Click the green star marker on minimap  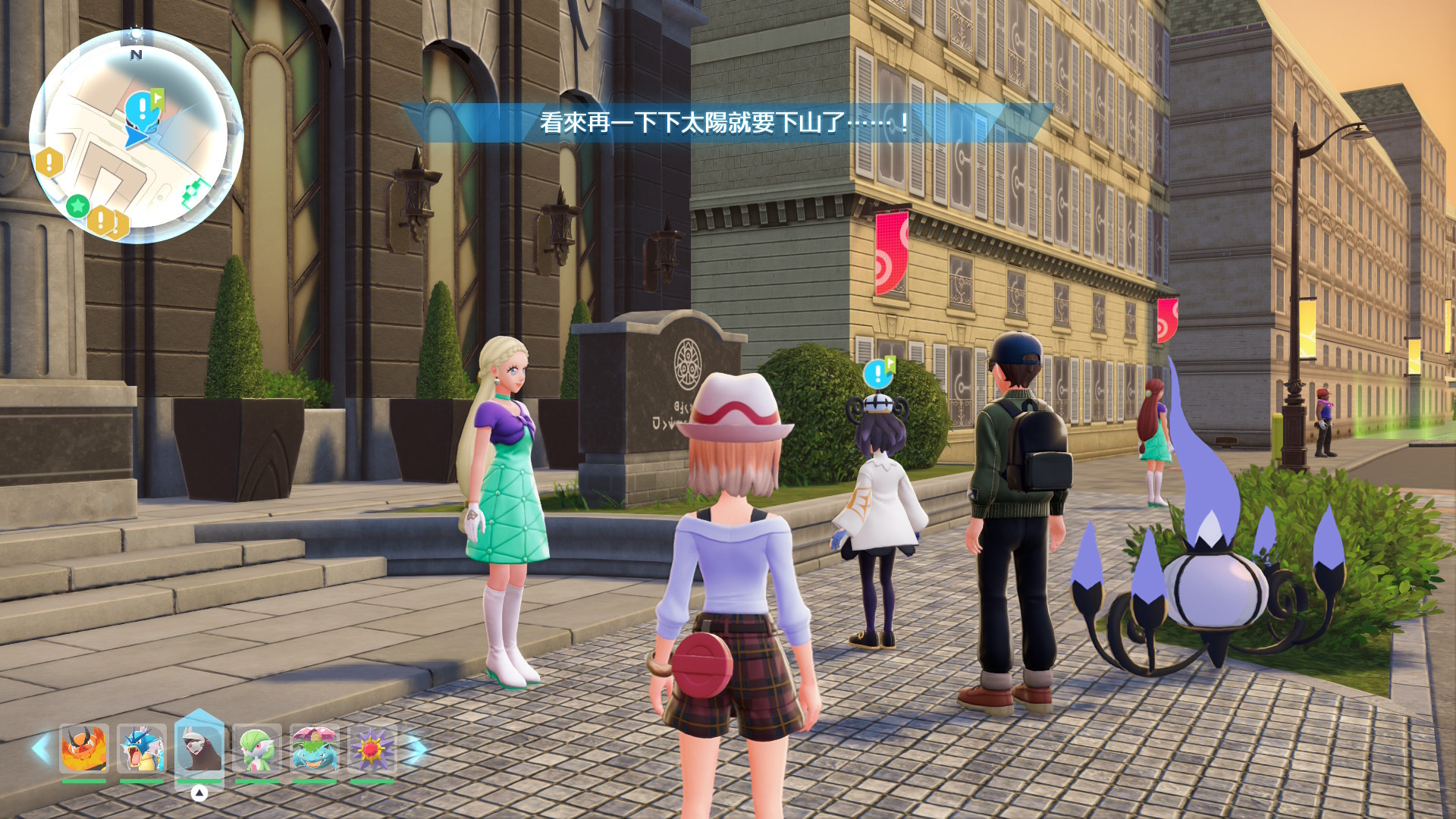point(77,205)
